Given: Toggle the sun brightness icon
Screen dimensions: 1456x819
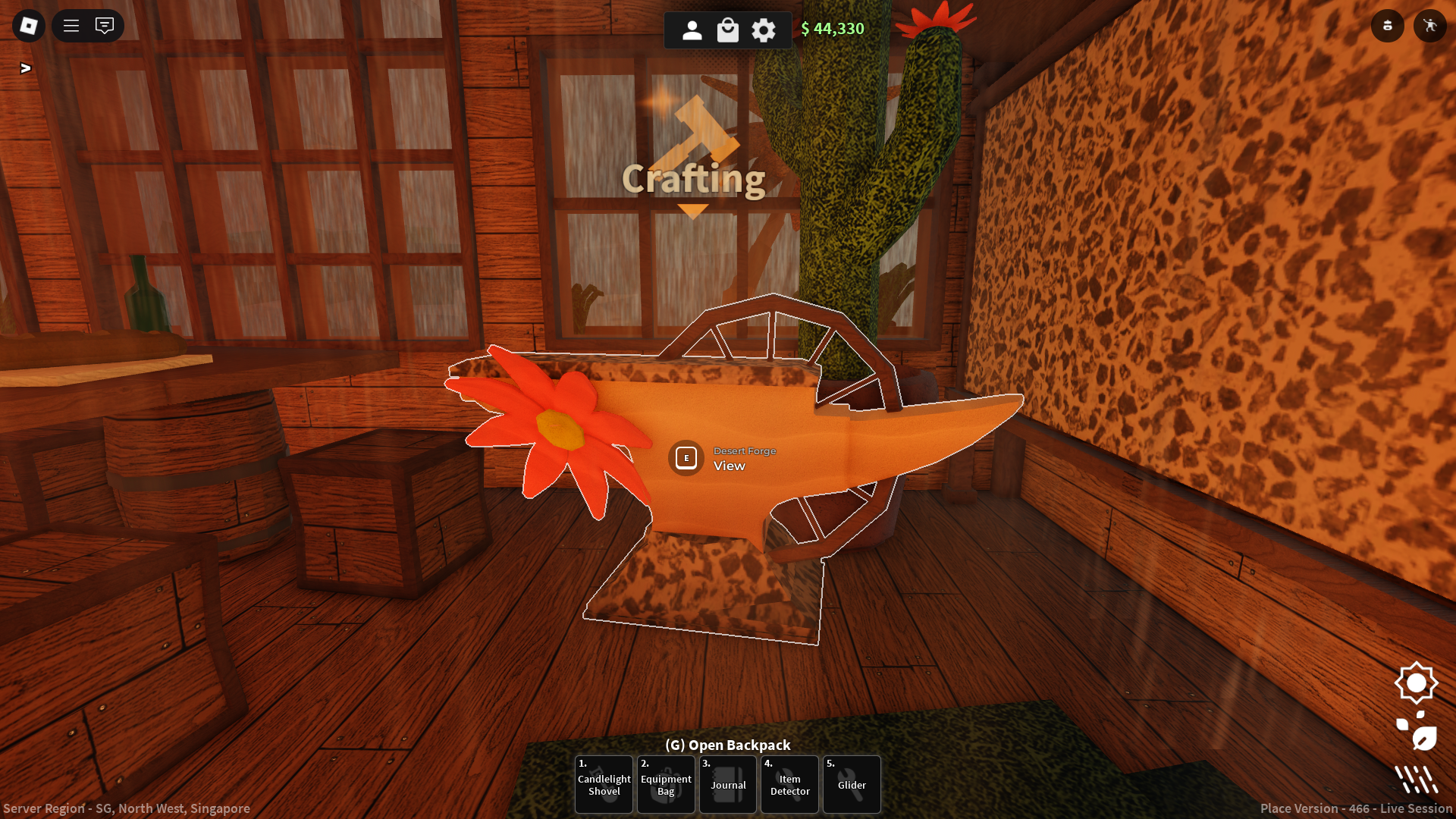Looking at the screenshot, I should (1416, 683).
